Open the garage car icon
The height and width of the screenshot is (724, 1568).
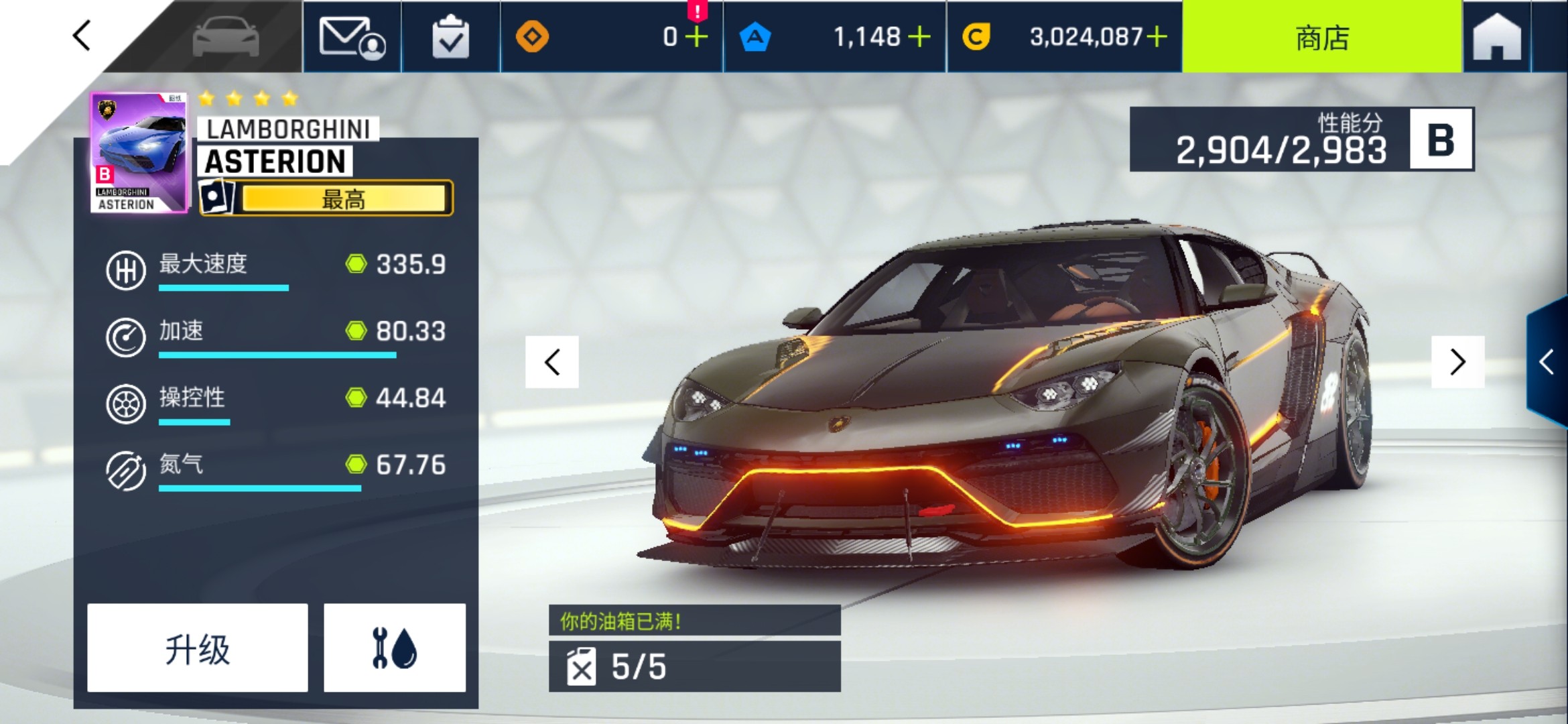pos(226,37)
